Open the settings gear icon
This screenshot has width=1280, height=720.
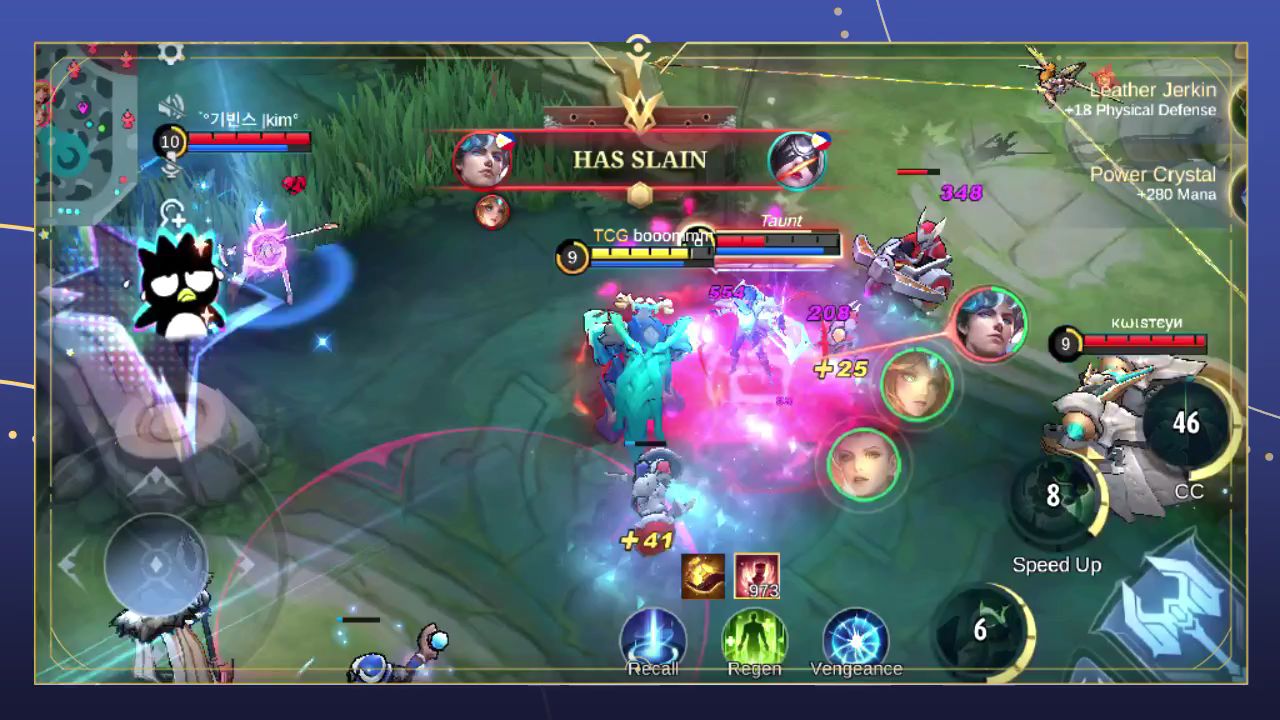point(171,53)
